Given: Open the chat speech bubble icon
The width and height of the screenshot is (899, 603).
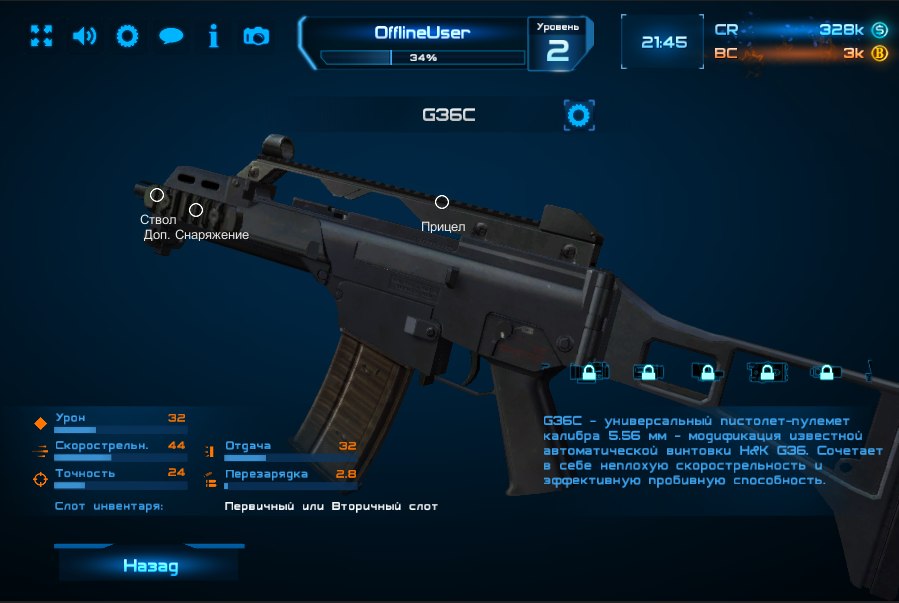Looking at the screenshot, I should click(171, 36).
